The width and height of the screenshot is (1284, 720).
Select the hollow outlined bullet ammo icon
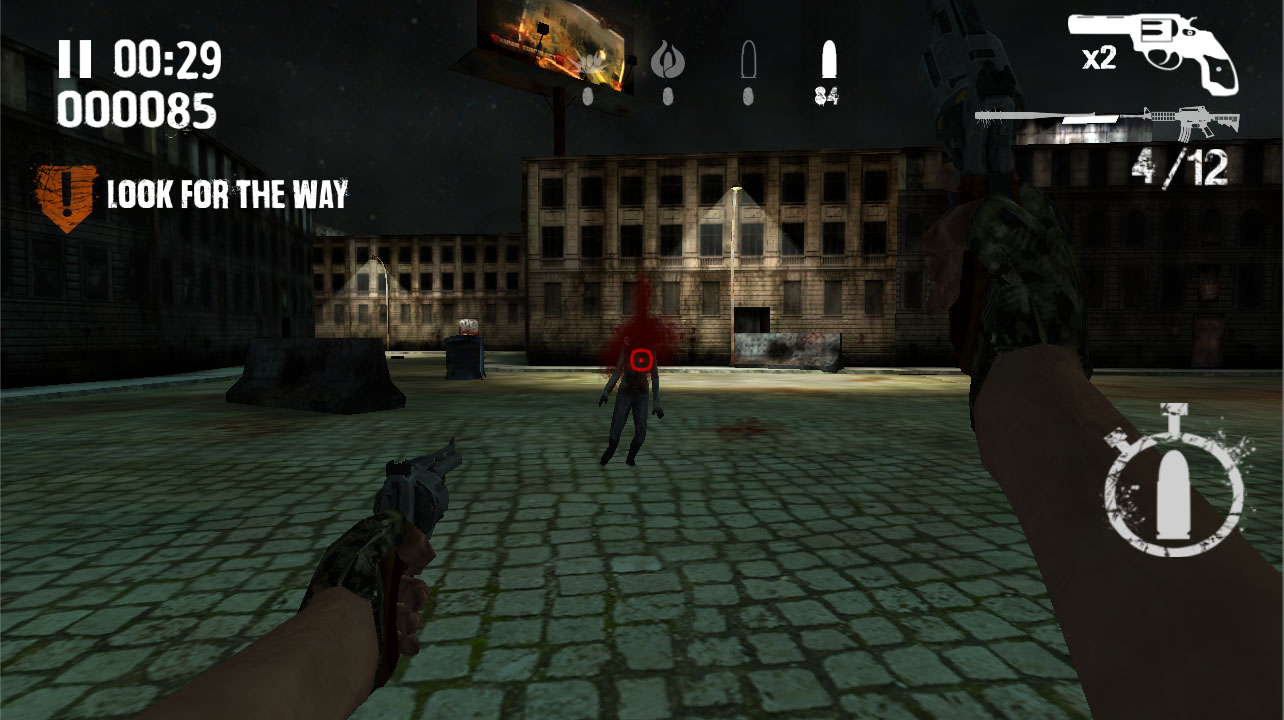tap(748, 62)
